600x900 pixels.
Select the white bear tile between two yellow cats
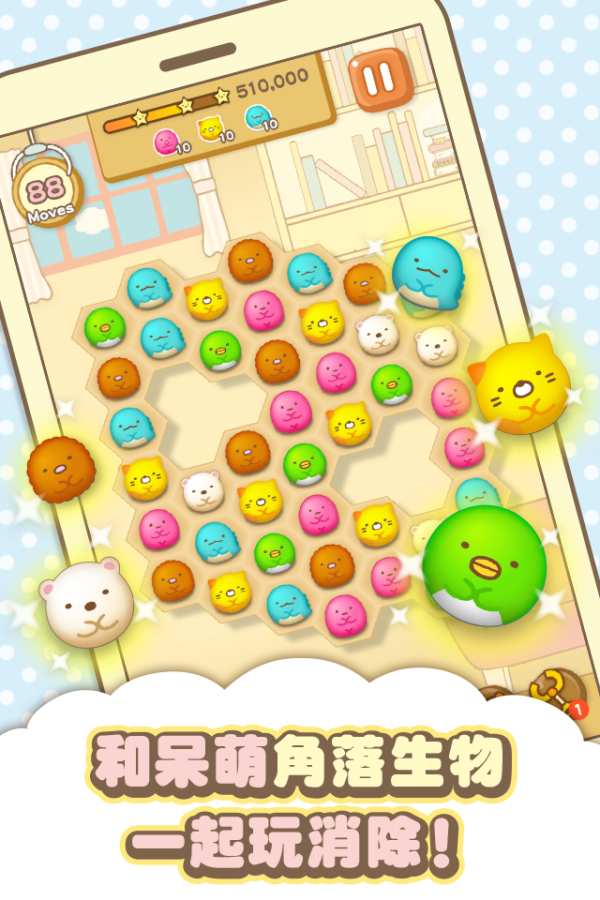click(202, 489)
